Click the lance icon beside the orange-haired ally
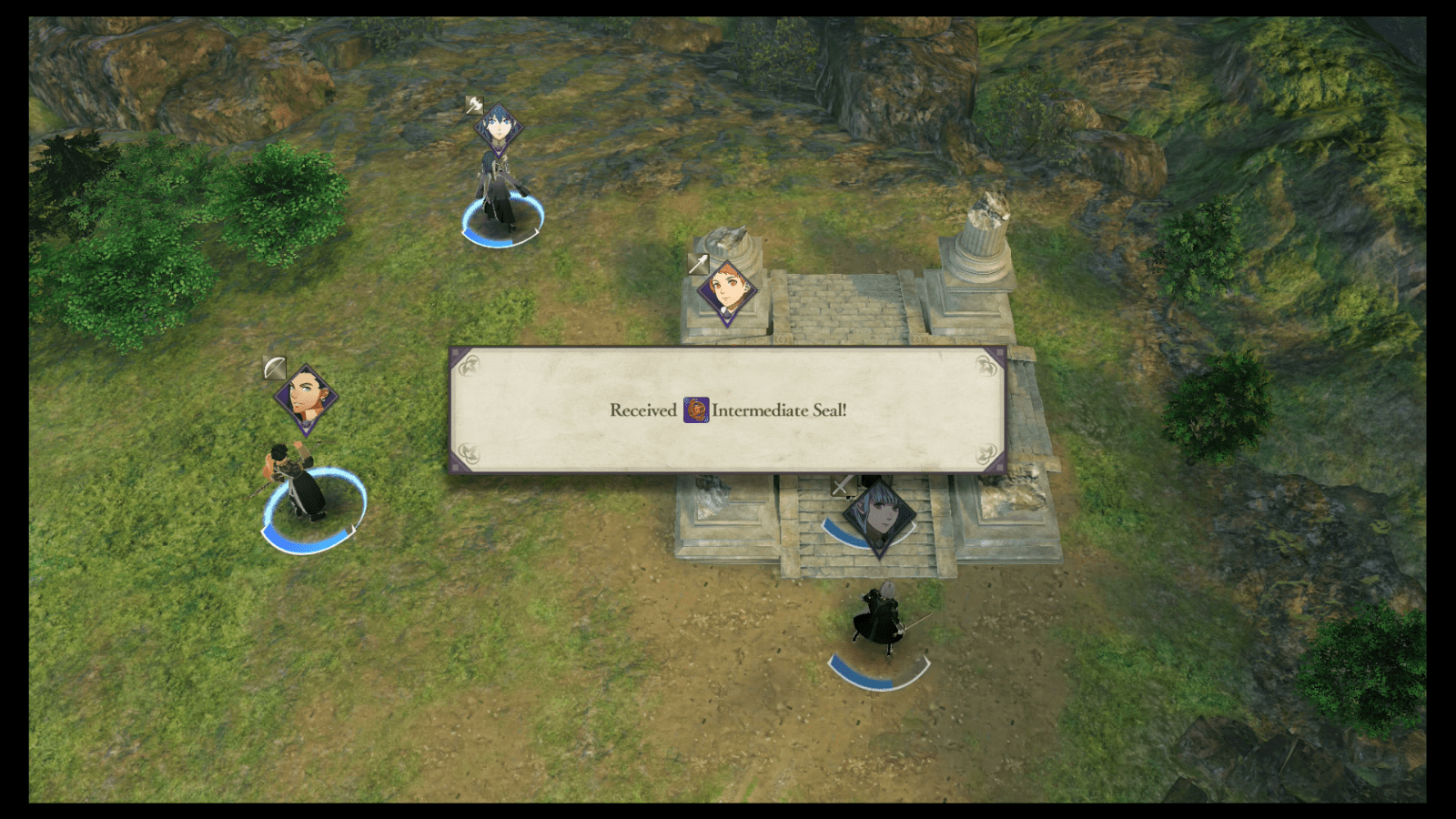Image resolution: width=1456 pixels, height=819 pixels. click(x=701, y=264)
